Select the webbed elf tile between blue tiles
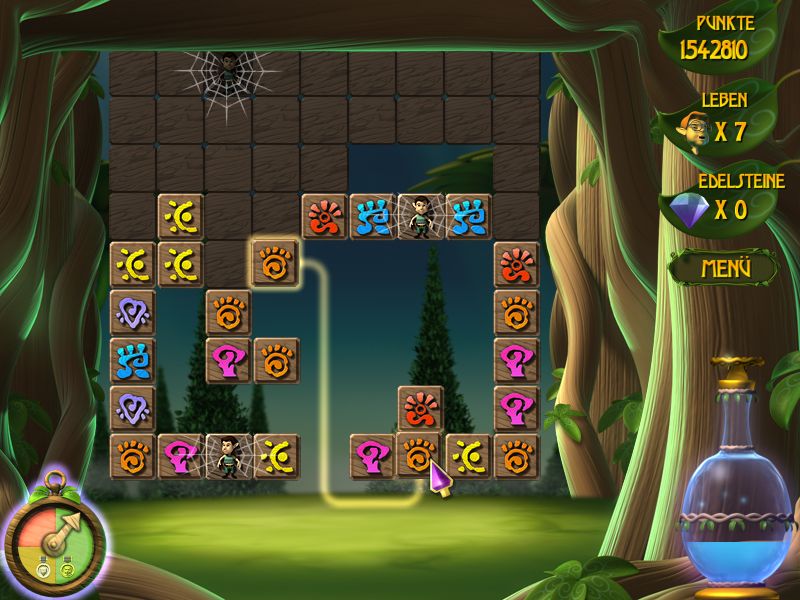Screen dimensions: 800x600 (420, 216)
